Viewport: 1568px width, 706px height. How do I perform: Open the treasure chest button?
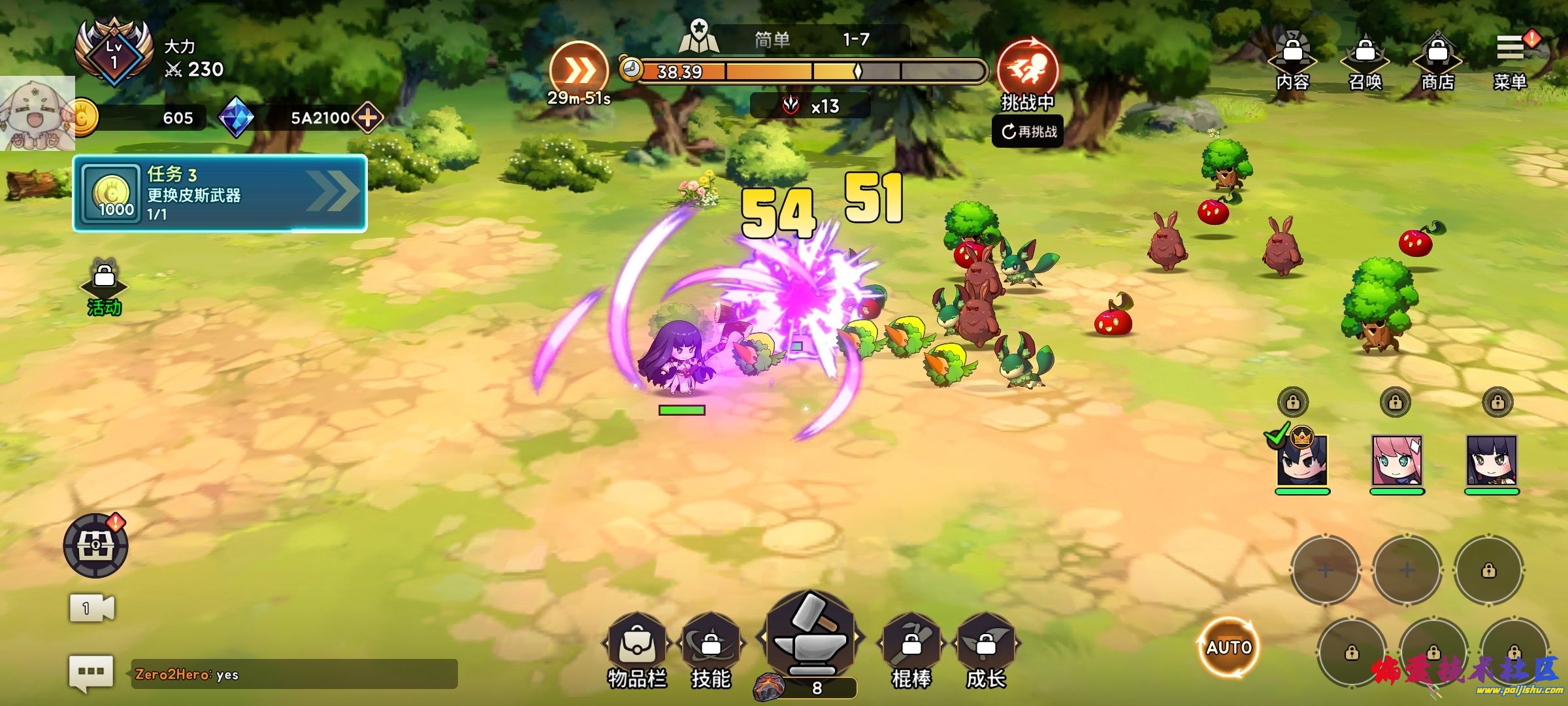click(95, 545)
